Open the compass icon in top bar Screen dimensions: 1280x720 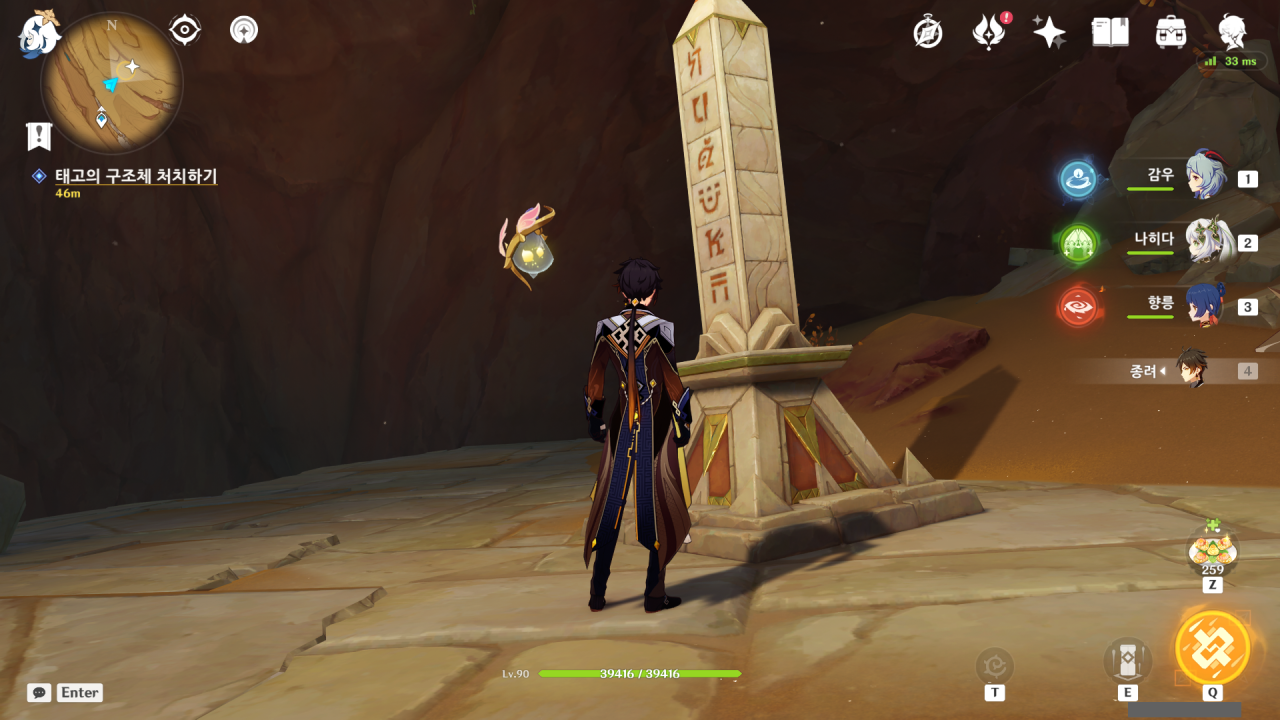click(928, 32)
